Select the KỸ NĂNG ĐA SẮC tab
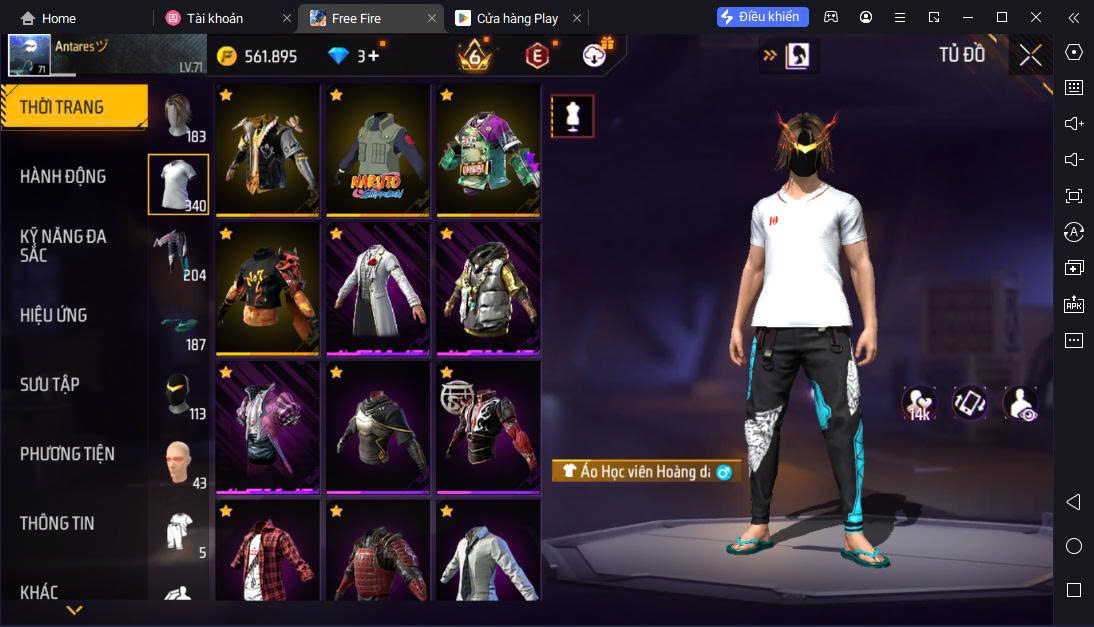1094x627 pixels. tap(63, 245)
